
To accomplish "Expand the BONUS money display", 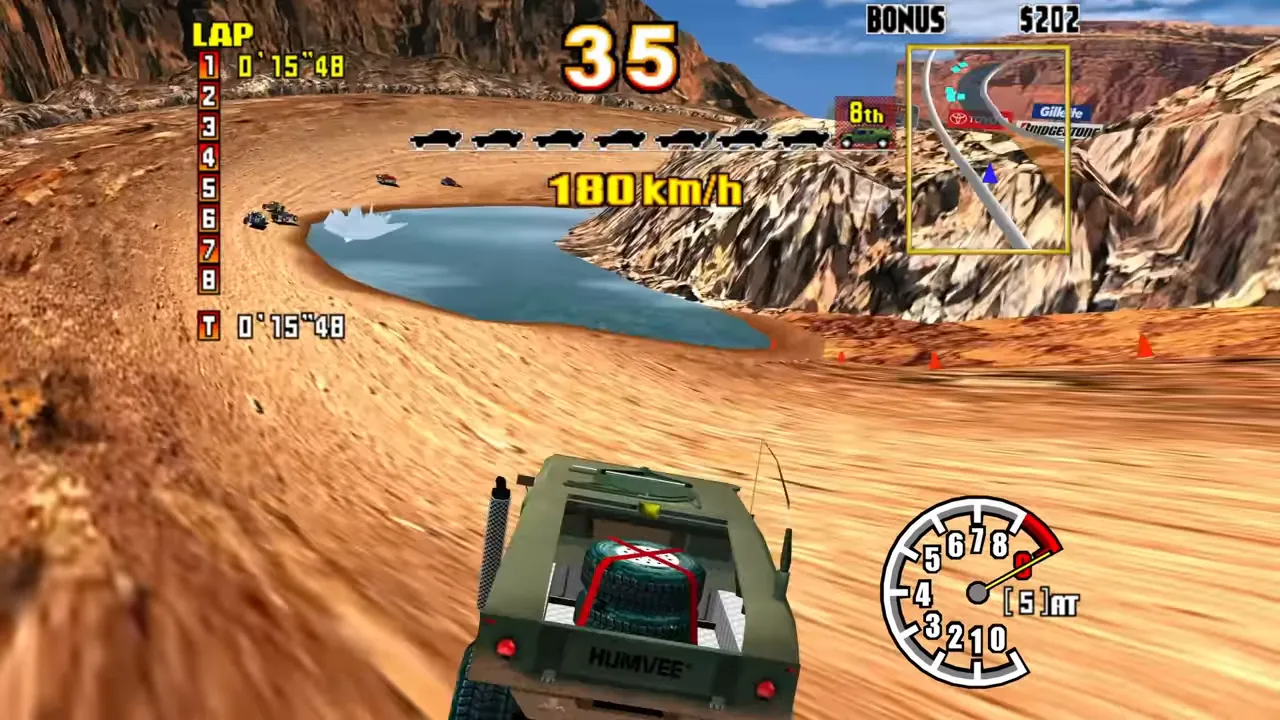I will point(905,20).
